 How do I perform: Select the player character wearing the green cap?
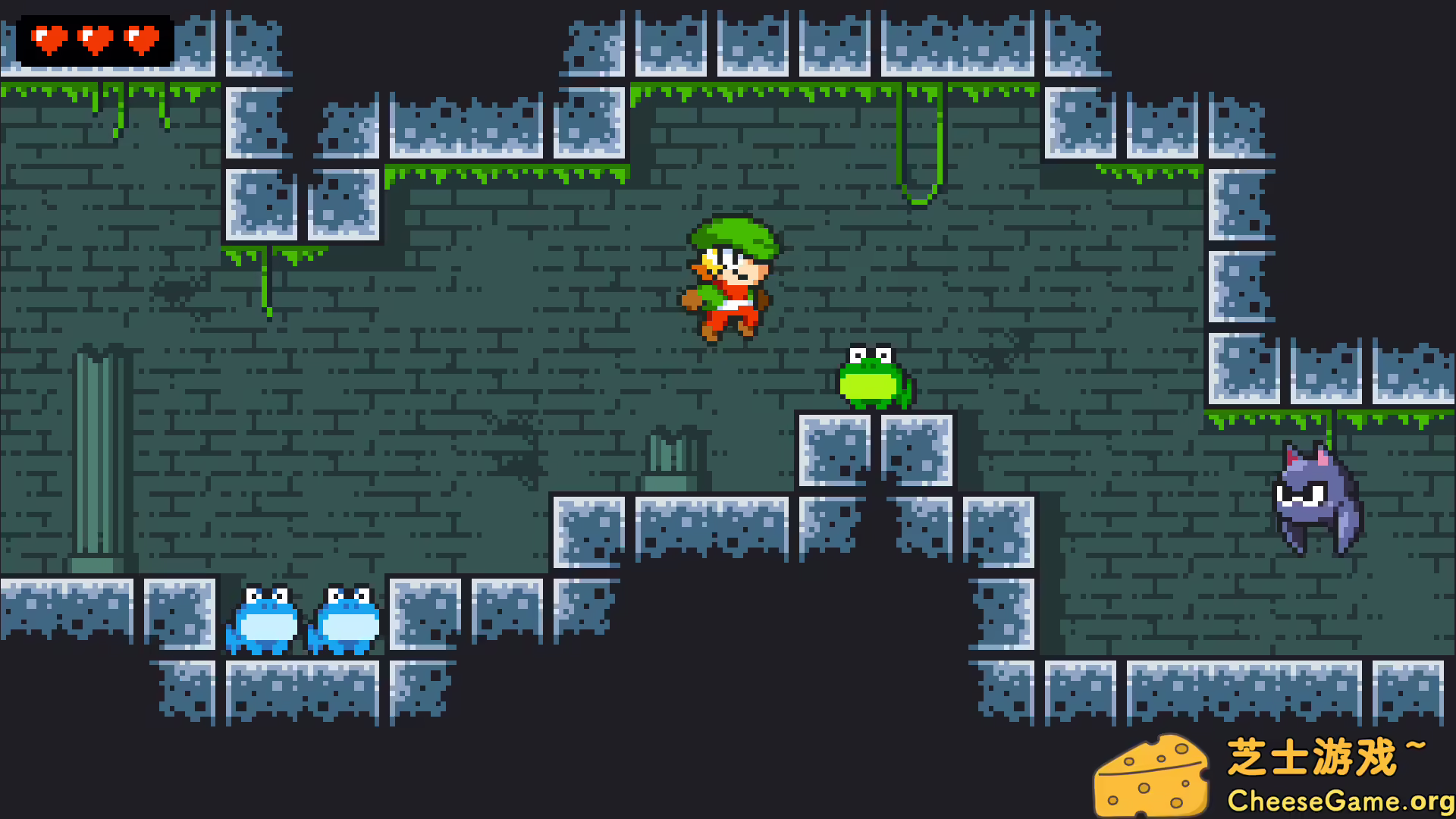click(x=732, y=281)
